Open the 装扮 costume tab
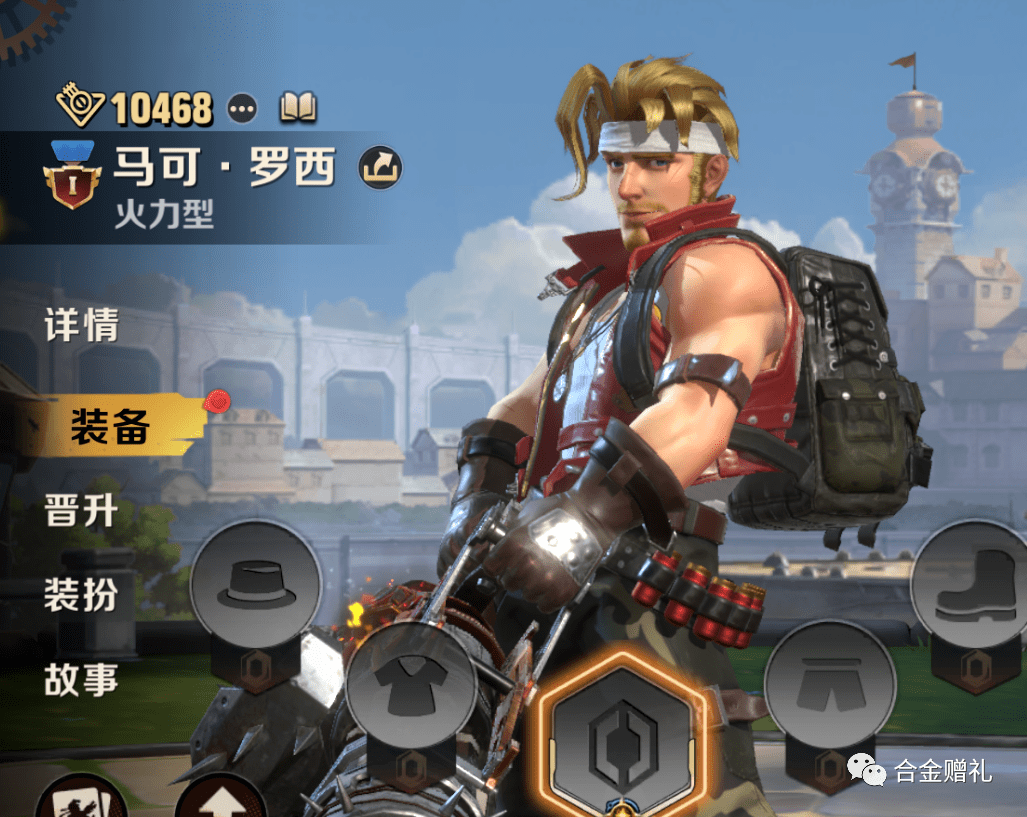The width and height of the screenshot is (1027, 817). (x=82, y=595)
